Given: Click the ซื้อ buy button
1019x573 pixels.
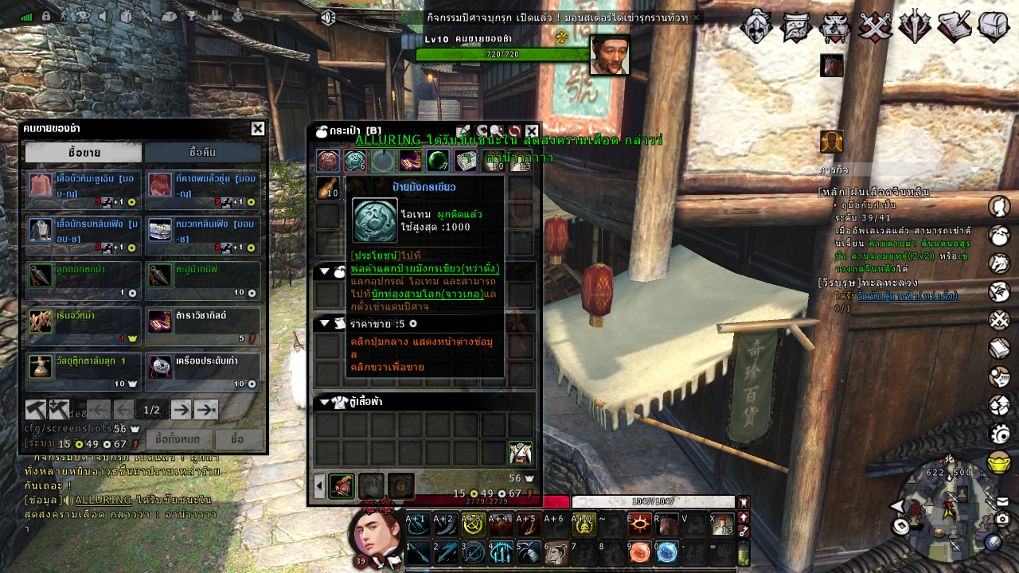Looking at the screenshot, I should [x=237, y=439].
